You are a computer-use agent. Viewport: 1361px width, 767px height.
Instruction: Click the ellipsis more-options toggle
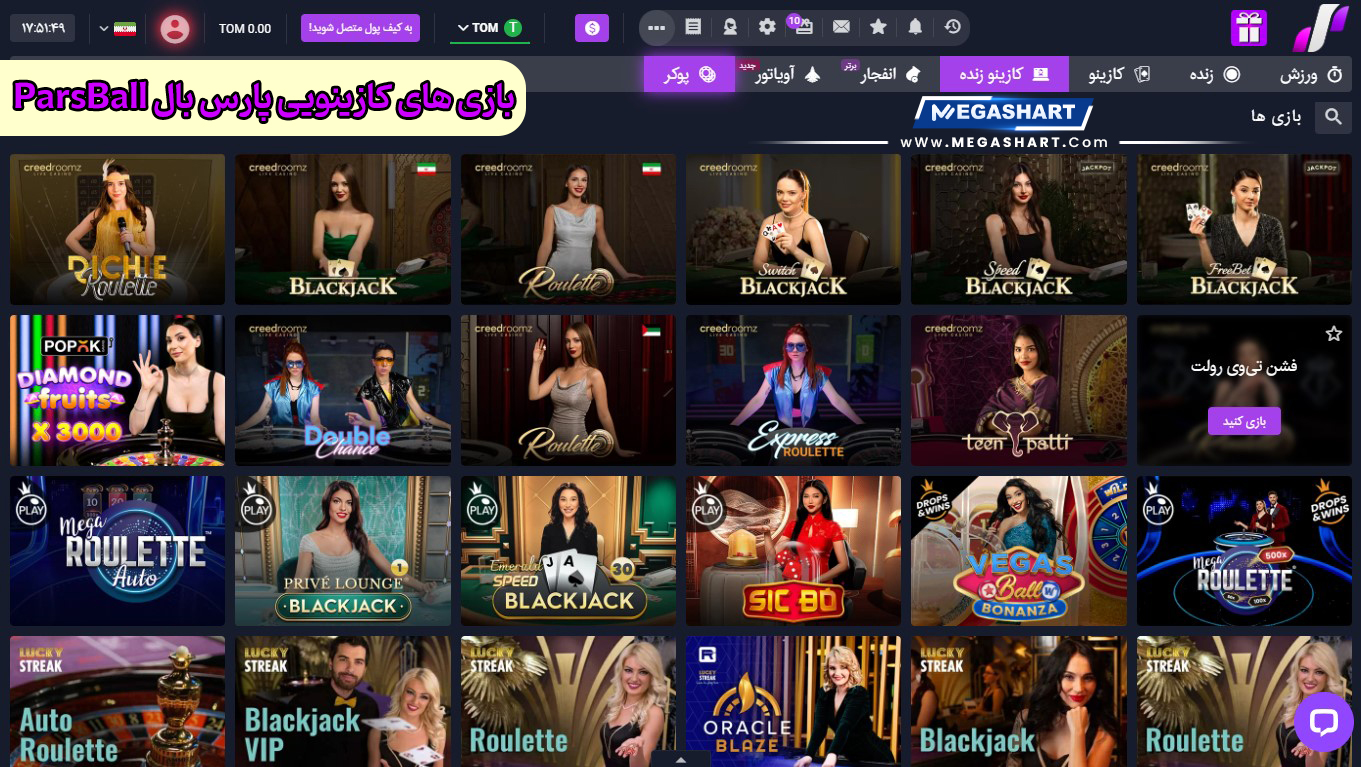(657, 27)
